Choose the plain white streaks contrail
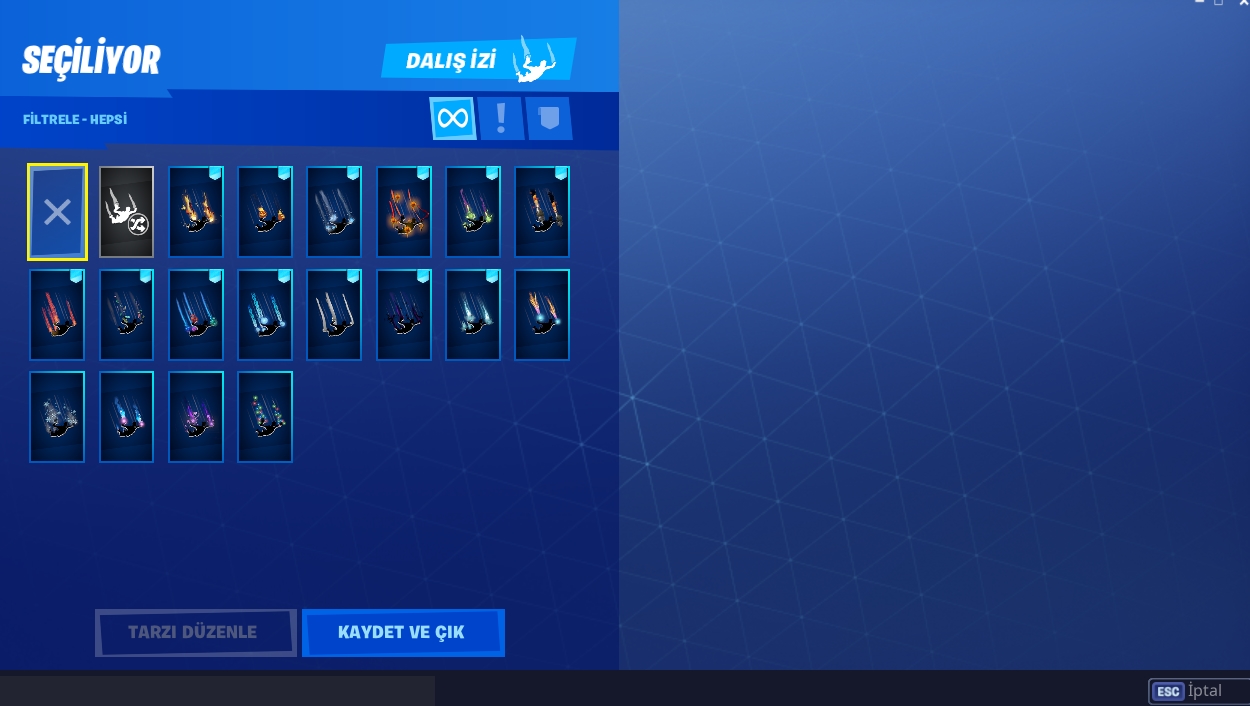 coord(334,315)
